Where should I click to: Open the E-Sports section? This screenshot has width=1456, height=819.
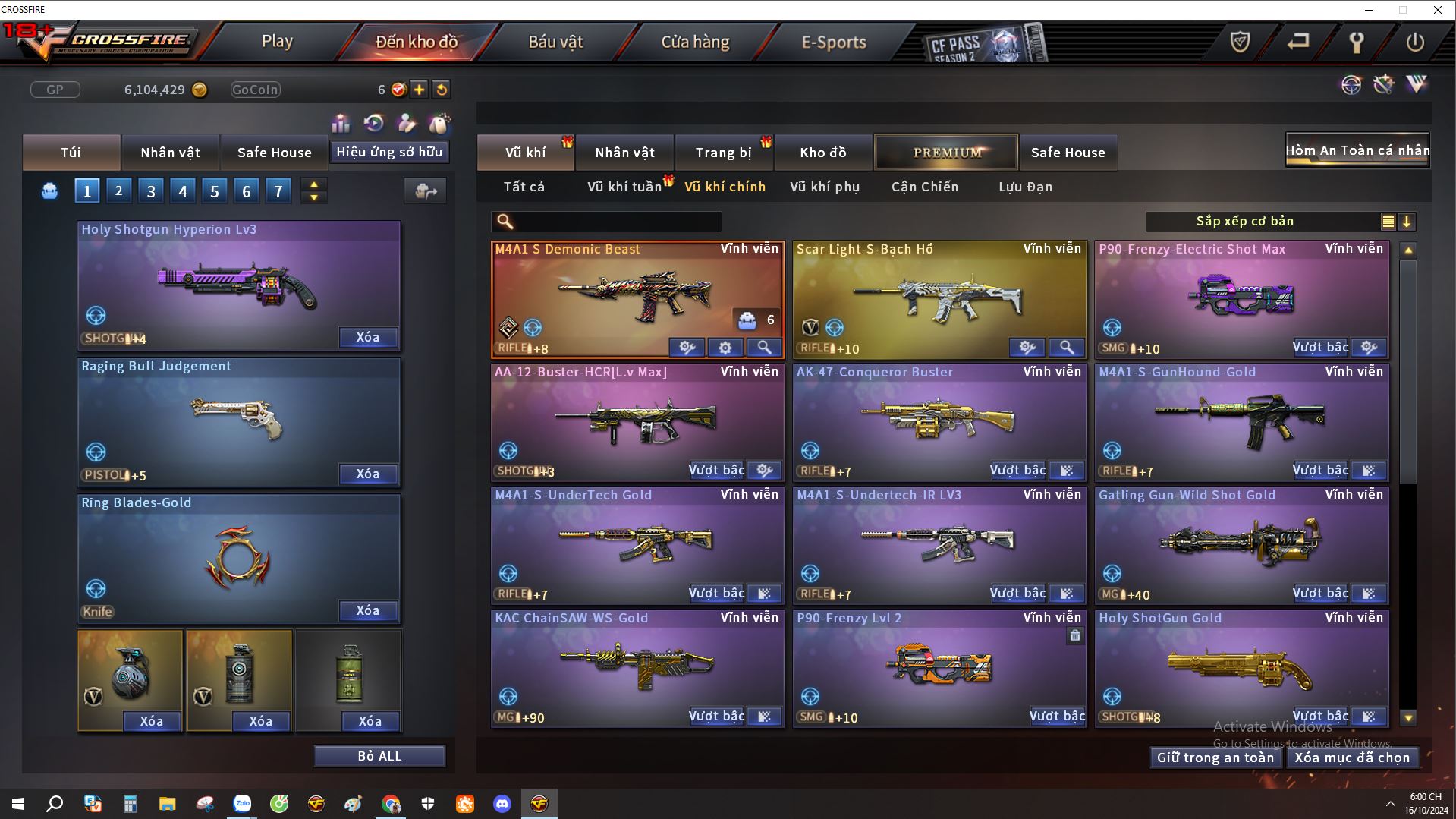[834, 42]
